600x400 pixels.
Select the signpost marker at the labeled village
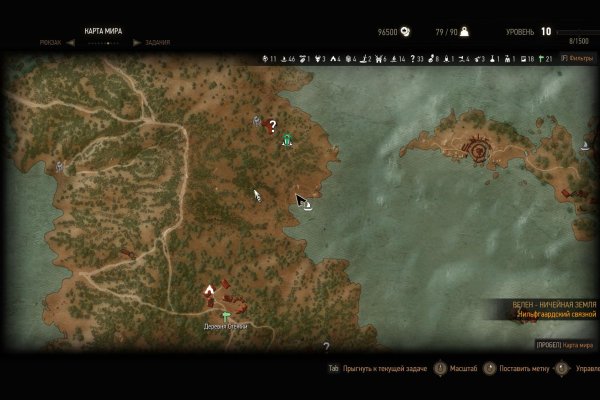[x=226, y=316]
